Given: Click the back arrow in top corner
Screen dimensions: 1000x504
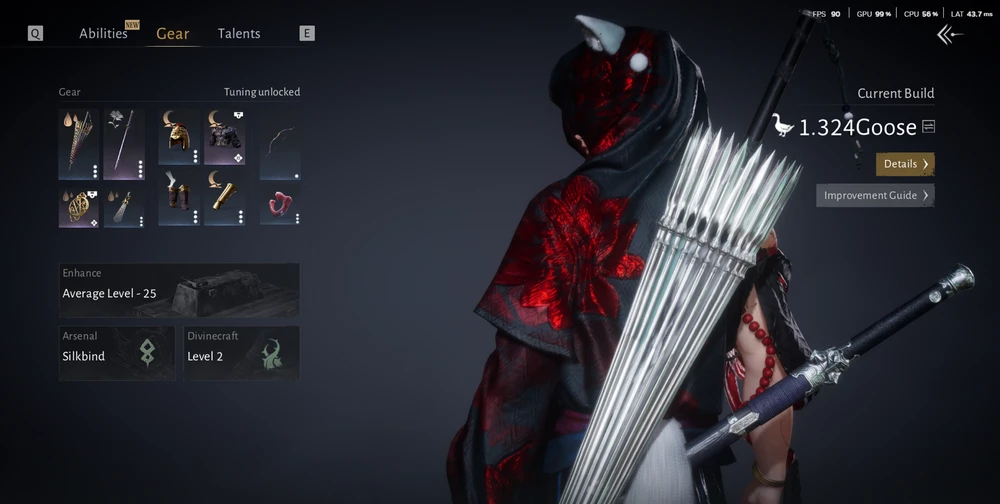Looking at the screenshot, I should 949,35.
